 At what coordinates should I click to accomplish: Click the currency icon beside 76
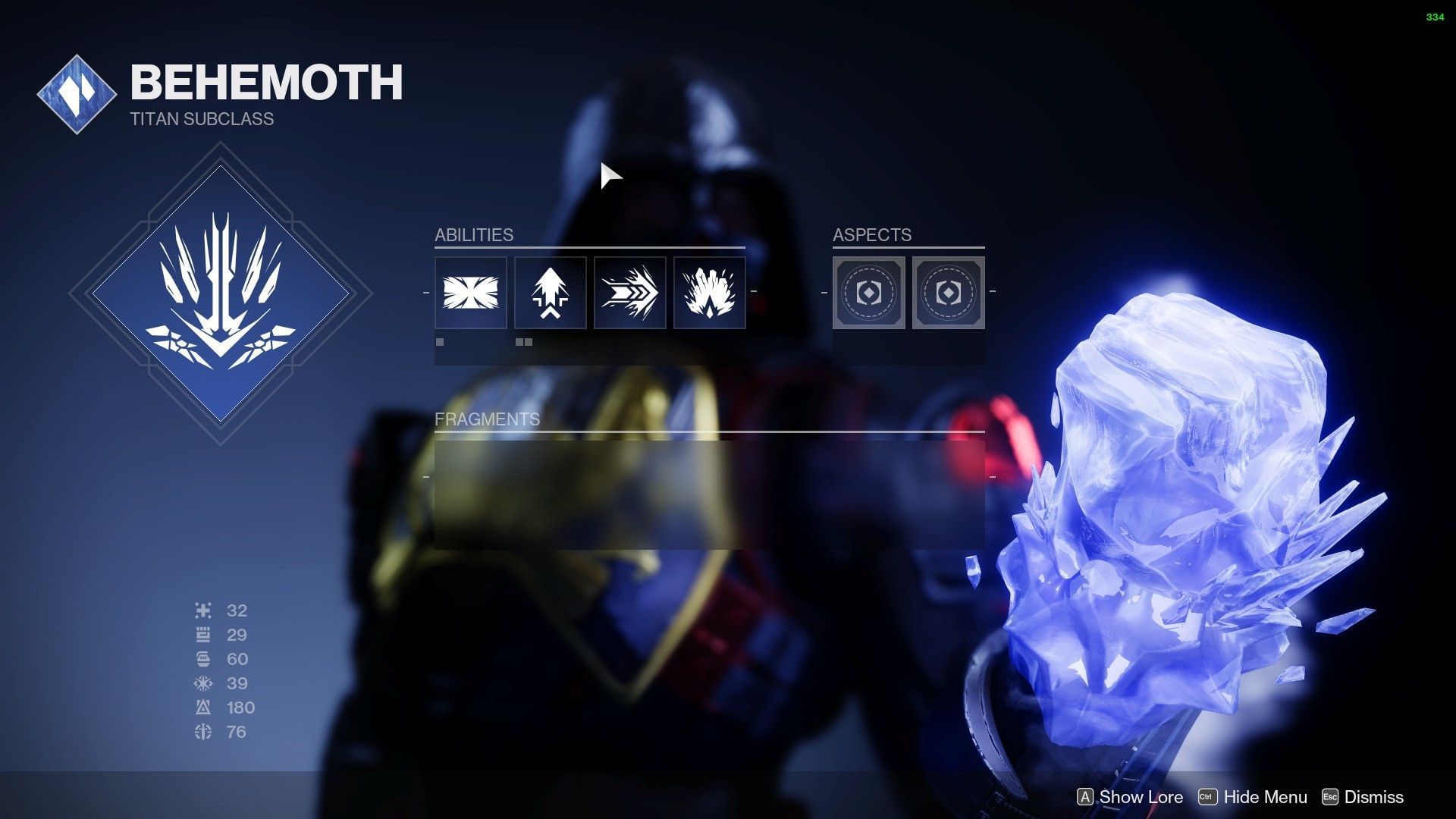(x=202, y=733)
